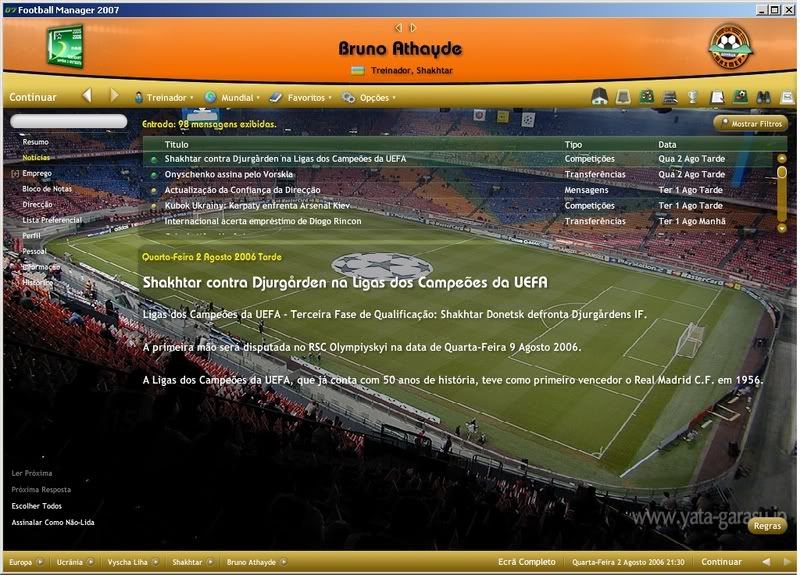Sort messages by the Data column header

pos(667,145)
